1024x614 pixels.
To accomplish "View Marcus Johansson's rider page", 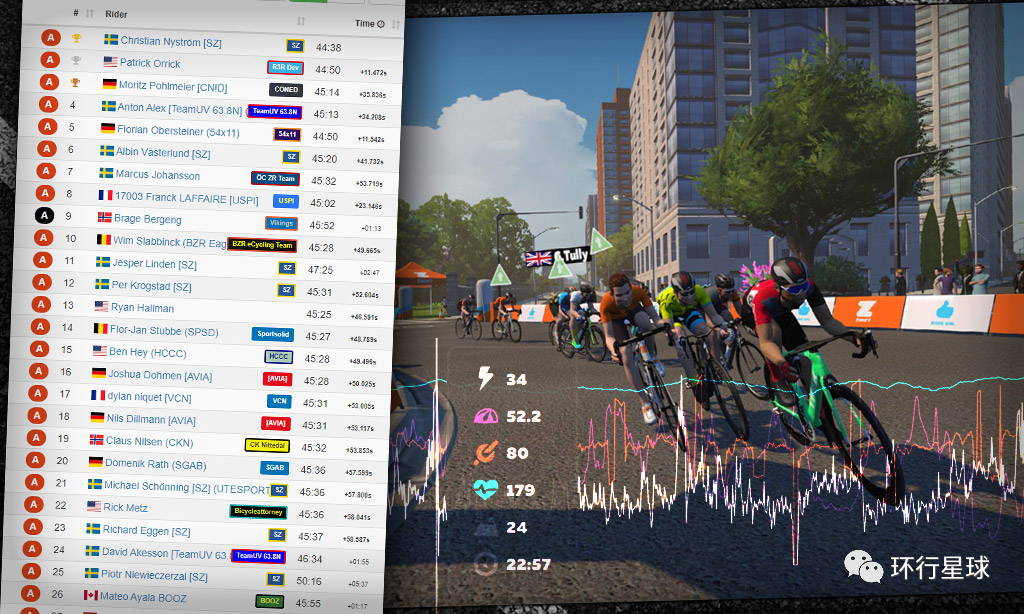I will pyautogui.click(x=157, y=175).
